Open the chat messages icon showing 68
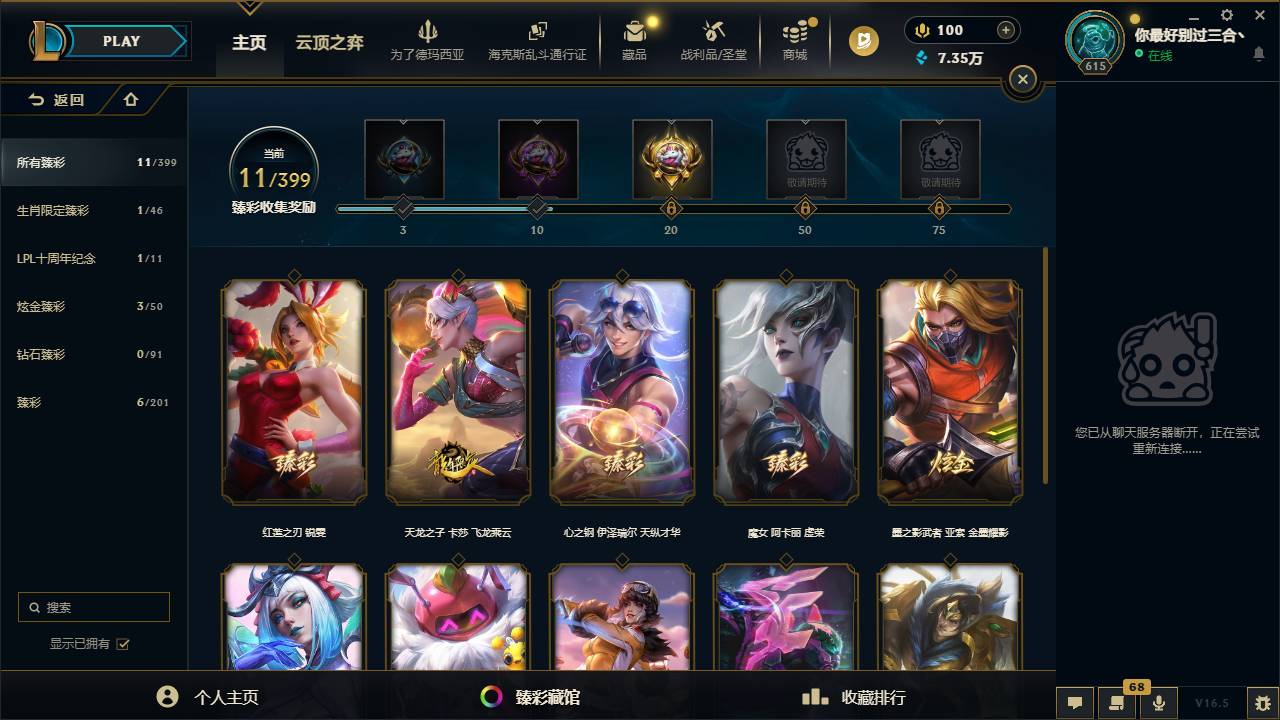The width and height of the screenshot is (1280, 720). point(1116,702)
